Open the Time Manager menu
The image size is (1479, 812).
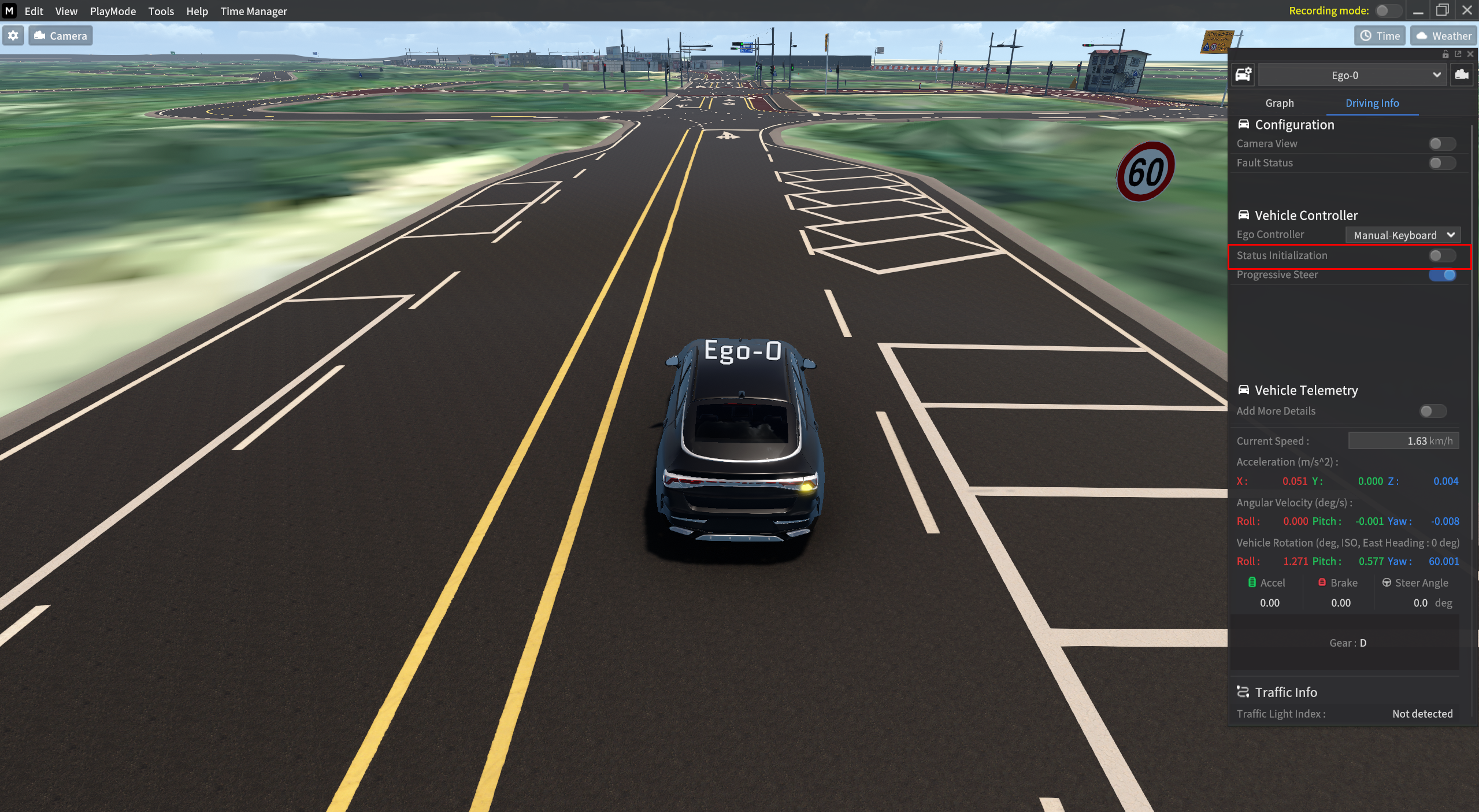click(x=253, y=11)
